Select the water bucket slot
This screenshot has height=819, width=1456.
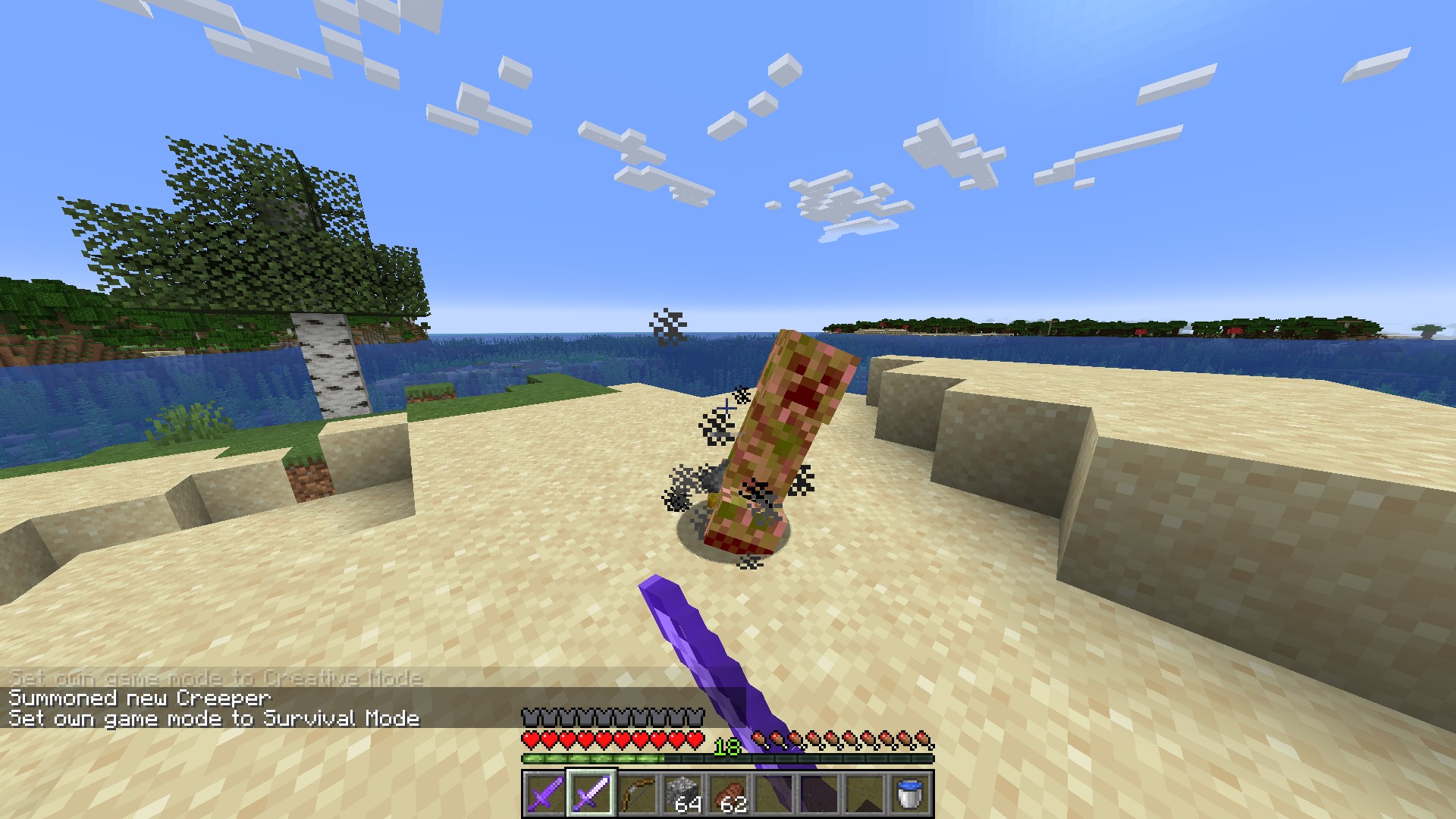pyautogui.click(x=910, y=794)
